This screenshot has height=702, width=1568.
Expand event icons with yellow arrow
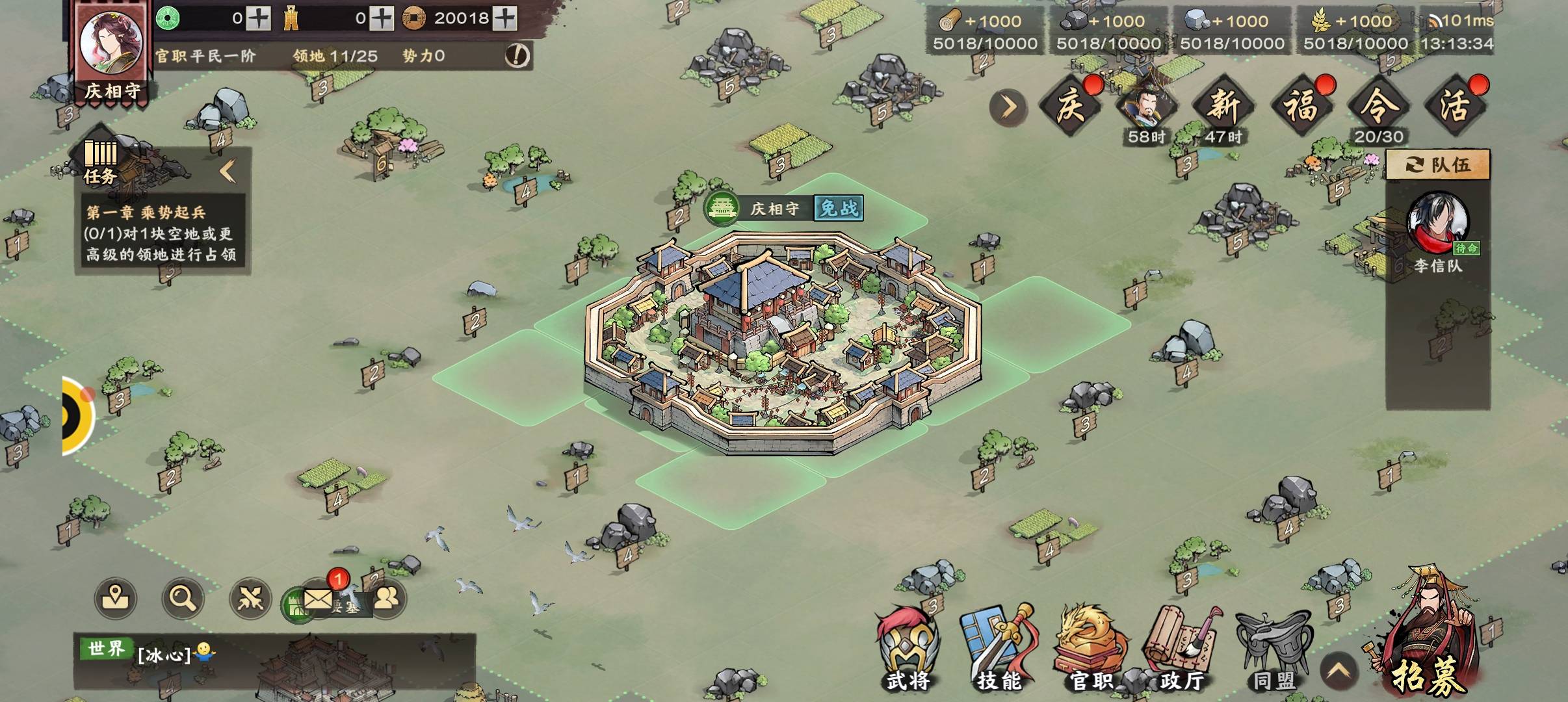click(1008, 107)
